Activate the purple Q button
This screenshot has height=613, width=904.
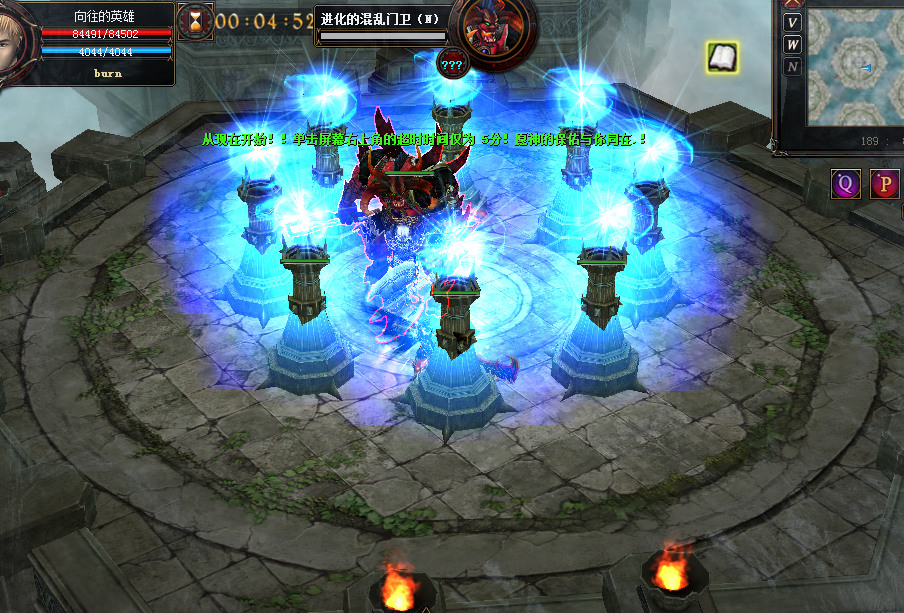tap(845, 184)
